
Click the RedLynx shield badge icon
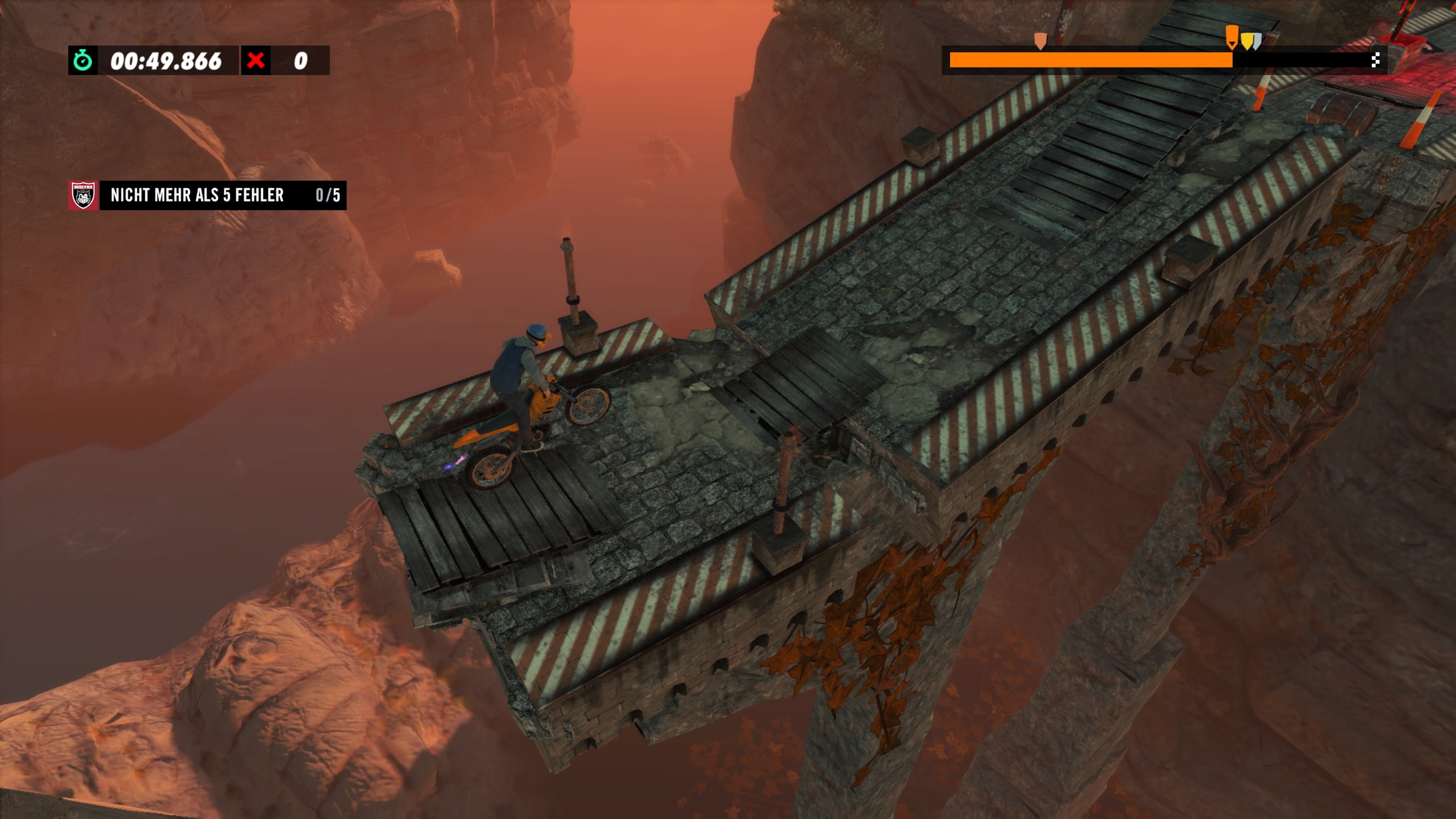(x=83, y=196)
